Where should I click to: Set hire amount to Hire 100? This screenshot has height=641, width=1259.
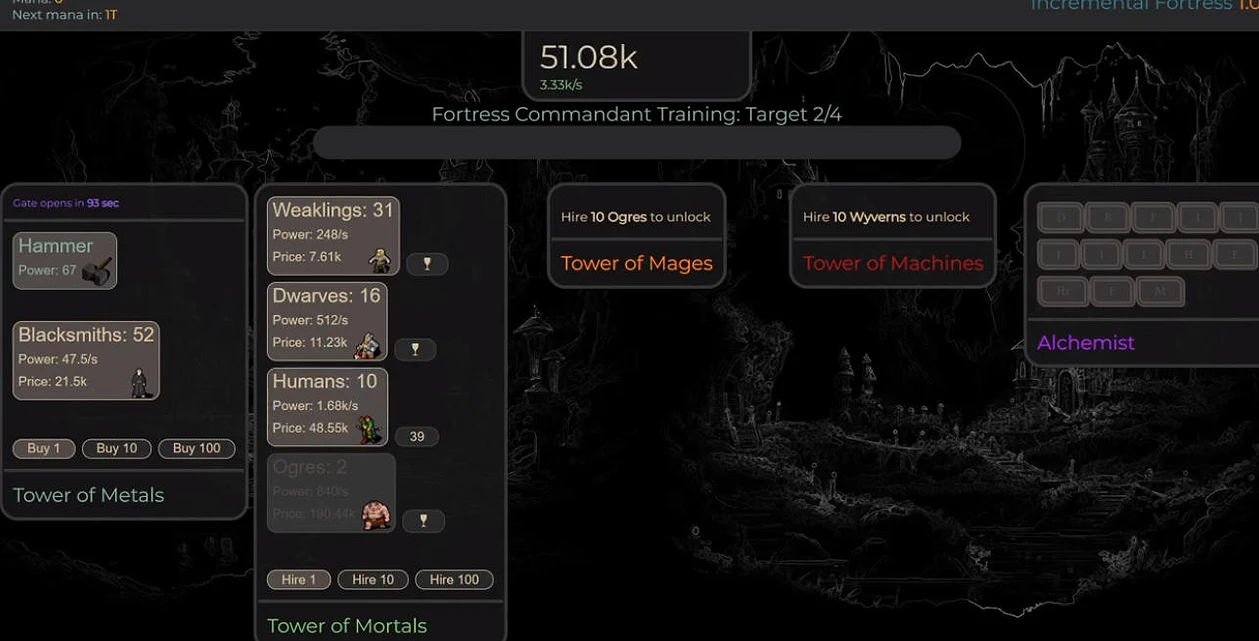(454, 579)
